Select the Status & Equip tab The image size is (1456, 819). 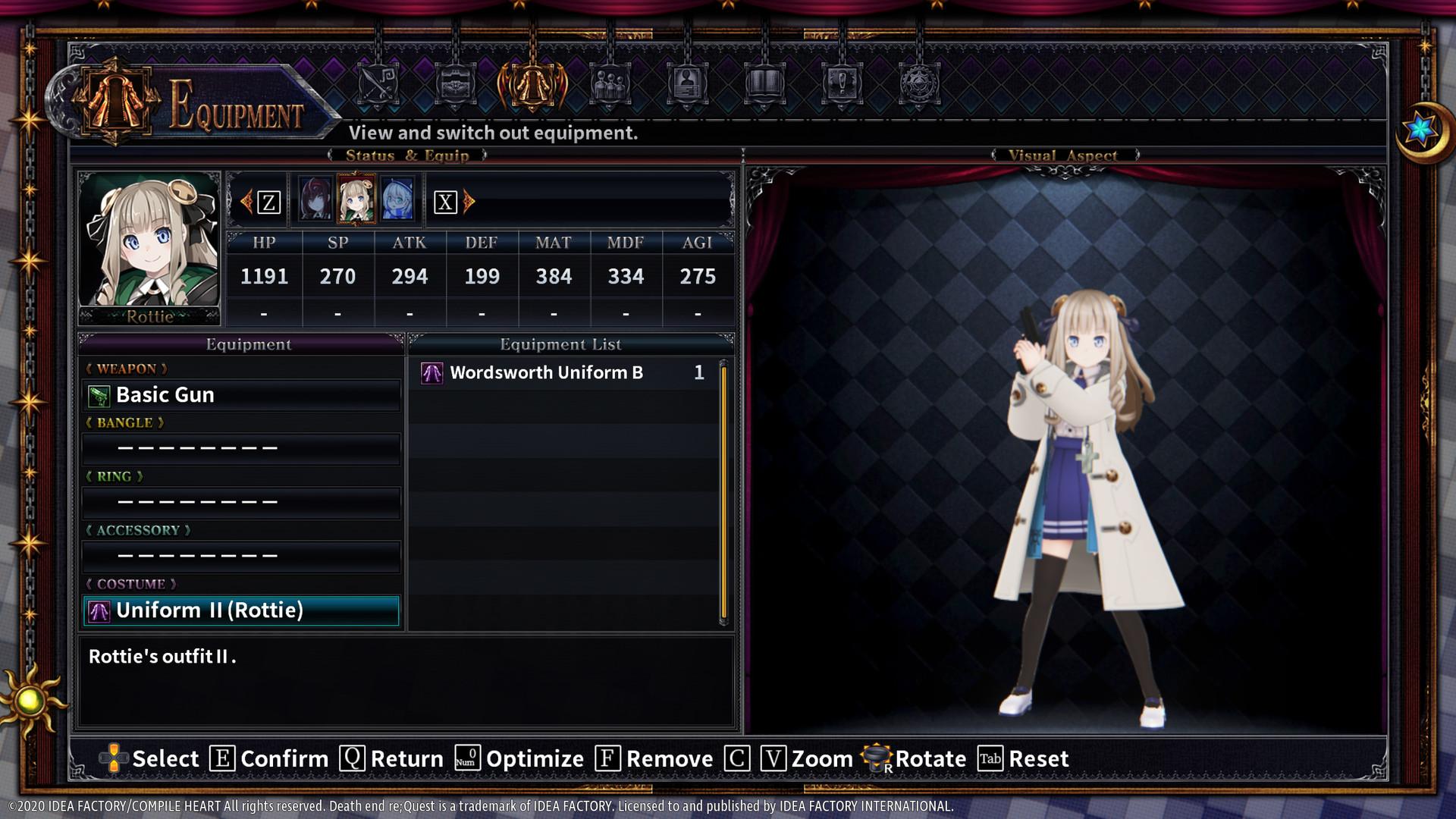(x=407, y=155)
